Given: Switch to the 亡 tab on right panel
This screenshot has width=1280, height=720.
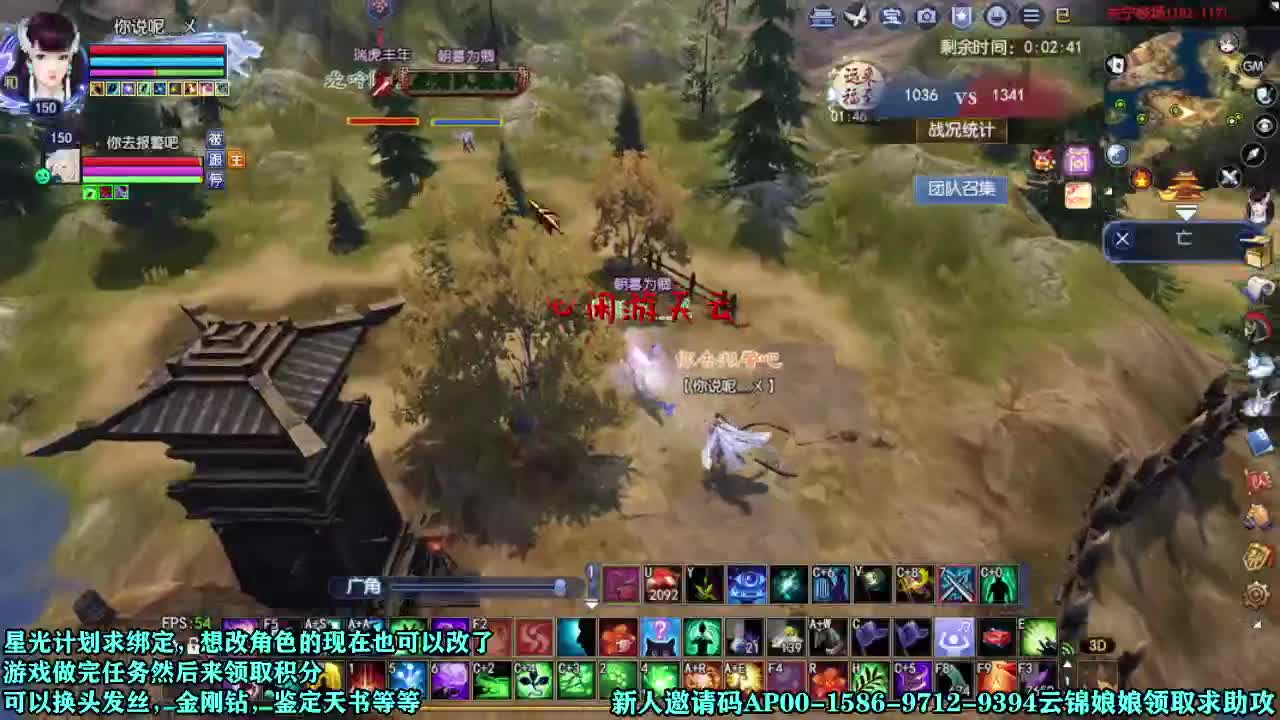Looking at the screenshot, I should coord(1186,238).
